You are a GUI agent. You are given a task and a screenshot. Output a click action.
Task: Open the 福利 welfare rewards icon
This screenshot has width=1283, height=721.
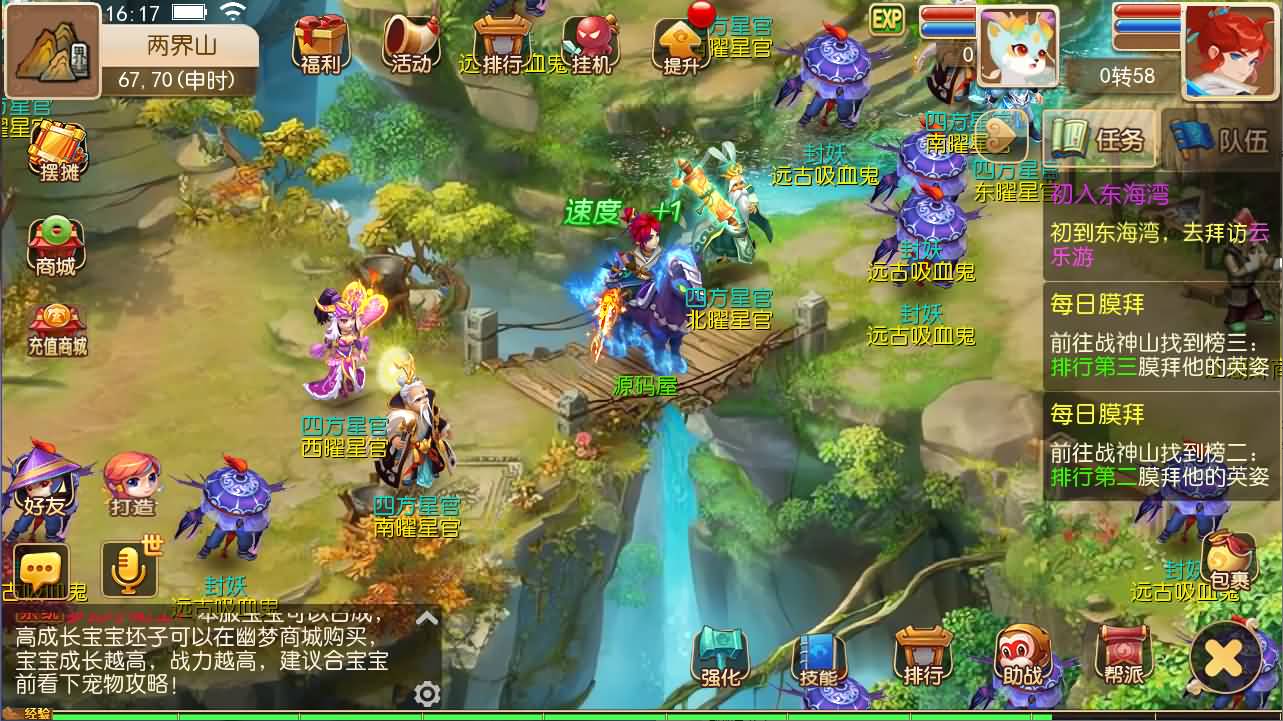point(321,42)
